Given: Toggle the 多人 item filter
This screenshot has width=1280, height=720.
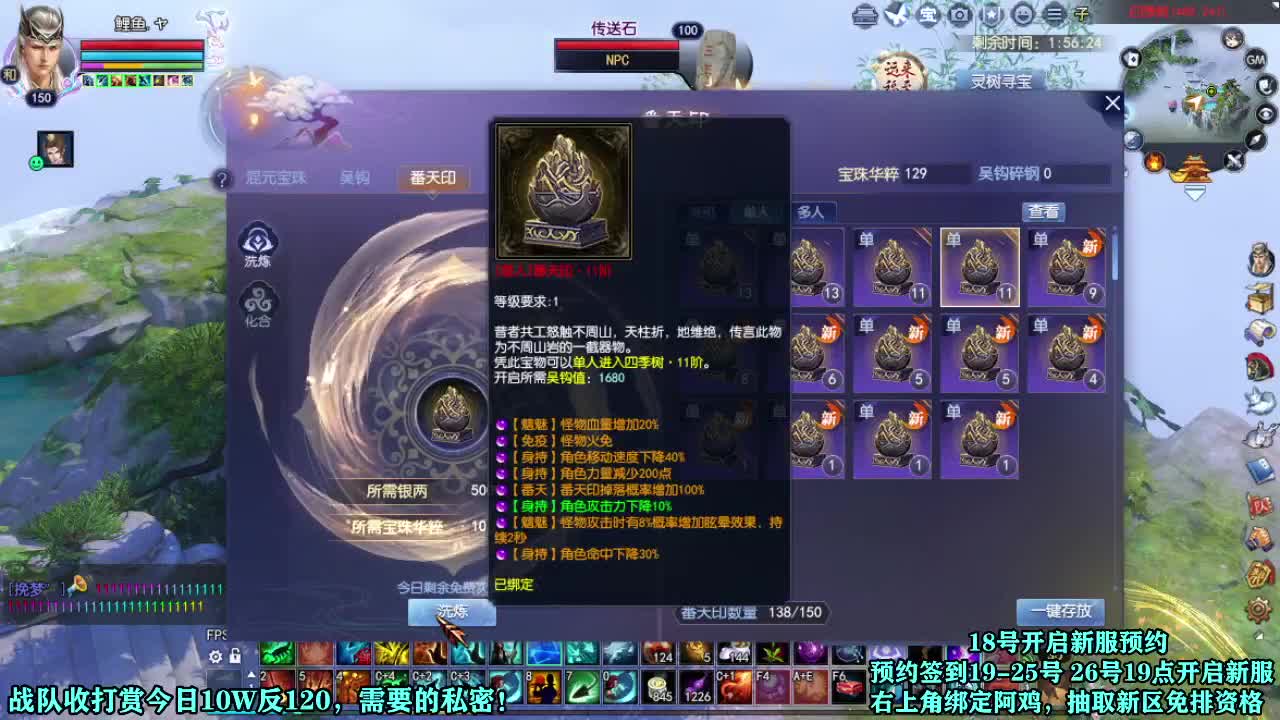Looking at the screenshot, I should [812, 212].
